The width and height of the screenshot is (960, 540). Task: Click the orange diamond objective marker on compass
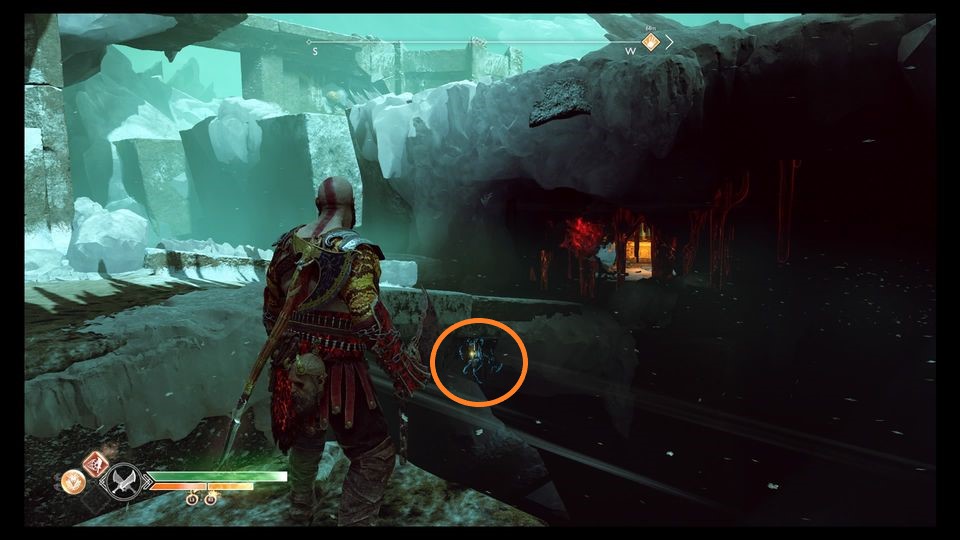tap(650, 42)
